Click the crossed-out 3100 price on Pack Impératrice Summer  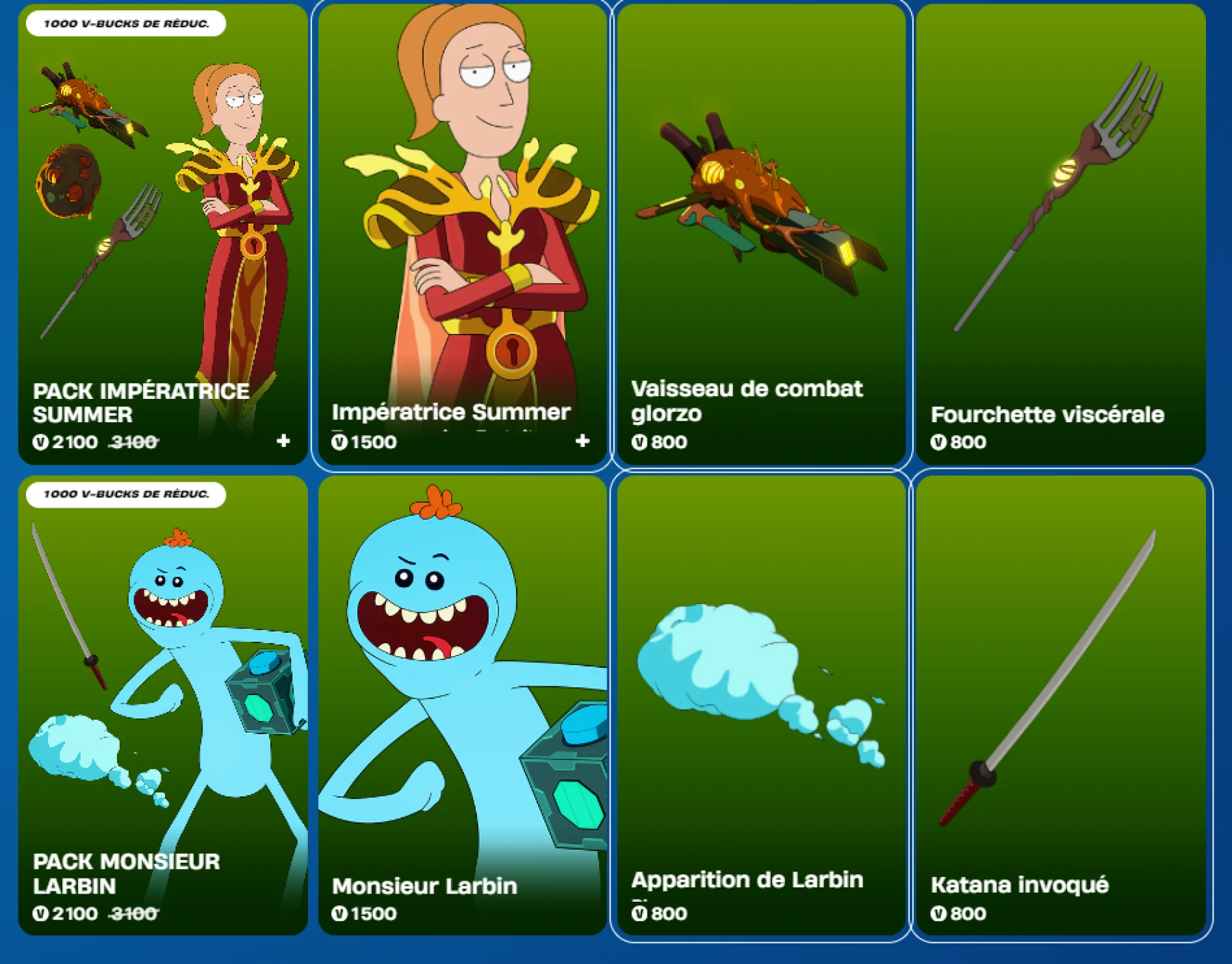coord(133,443)
